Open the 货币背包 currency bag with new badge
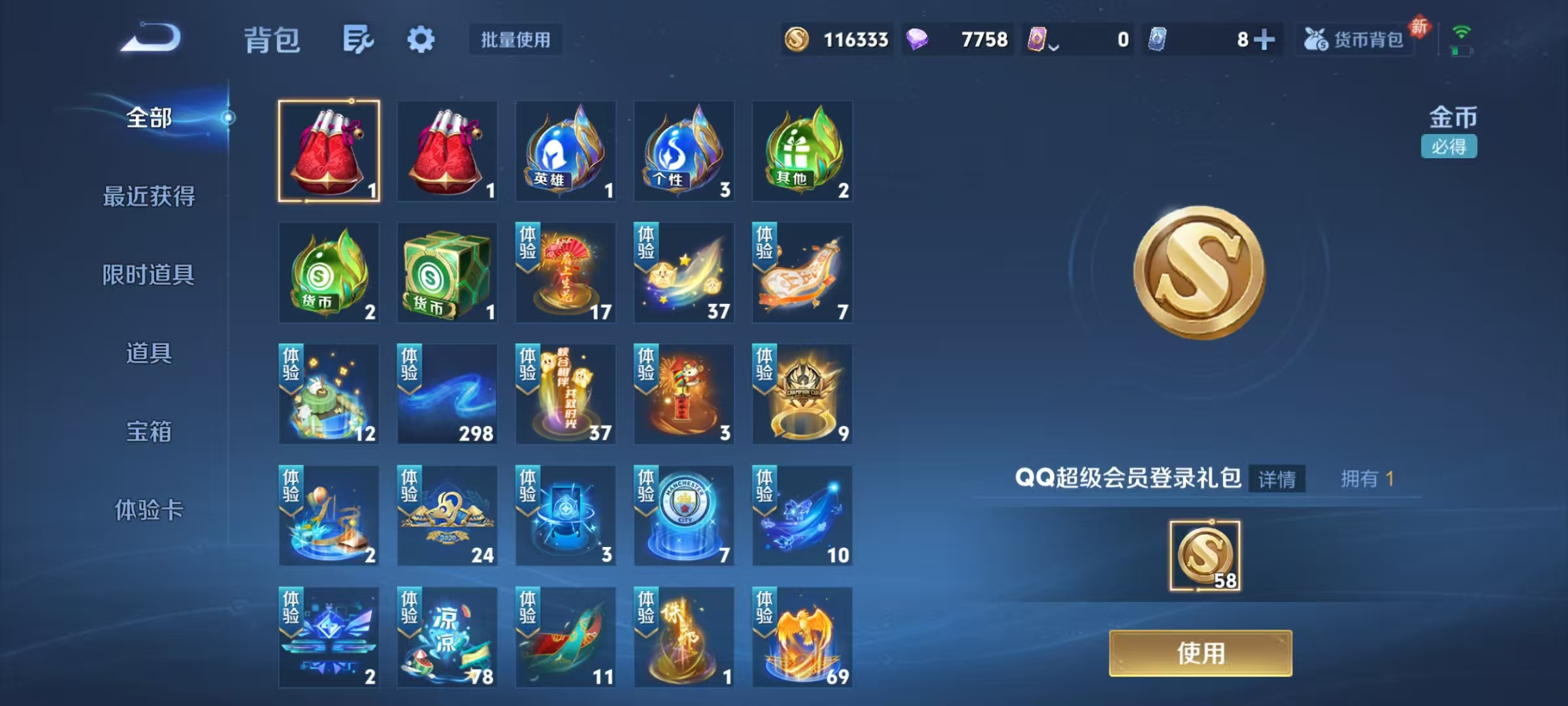 pos(1352,41)
